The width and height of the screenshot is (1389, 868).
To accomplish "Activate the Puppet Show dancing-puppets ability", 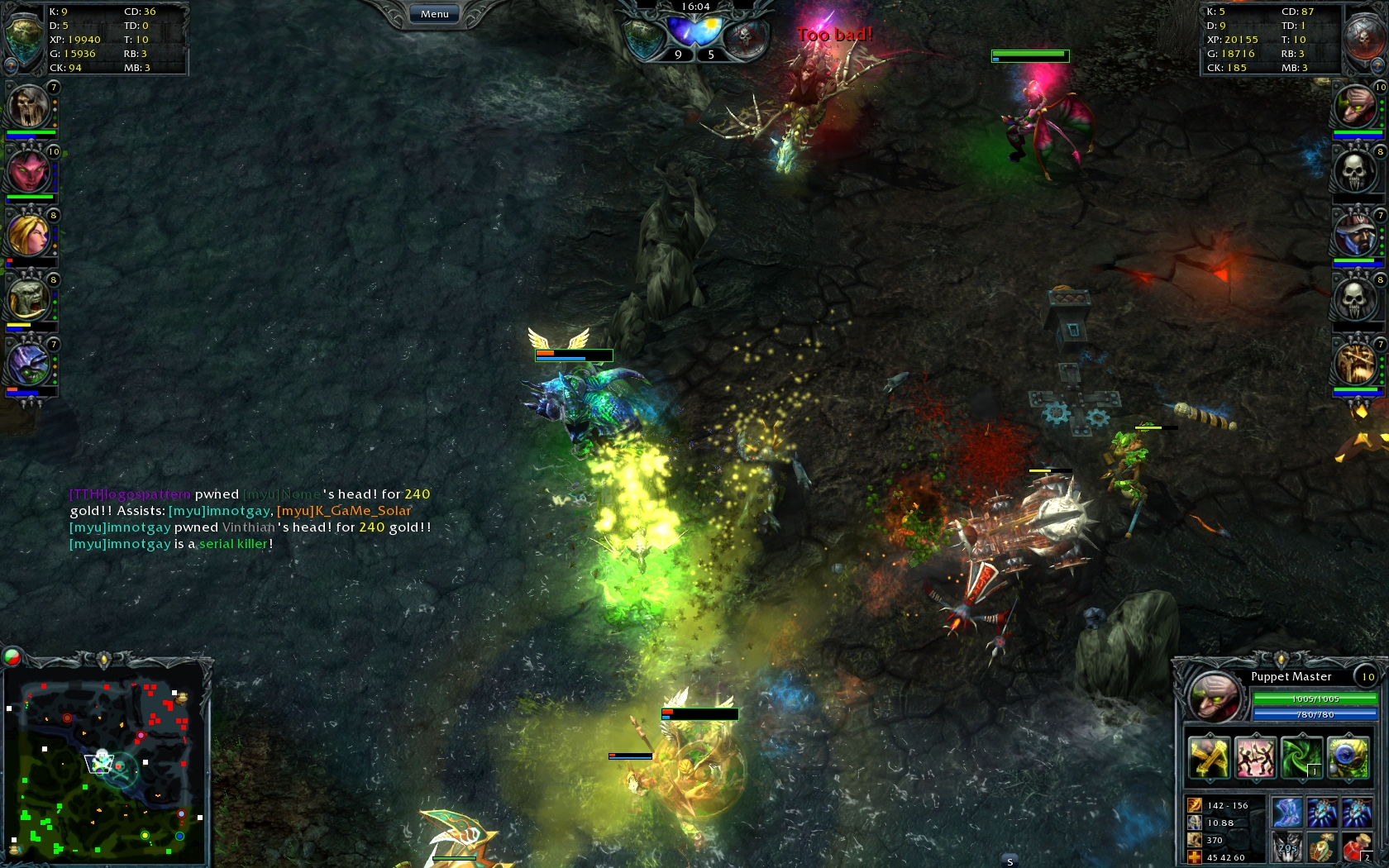I will click(1255, 757).
